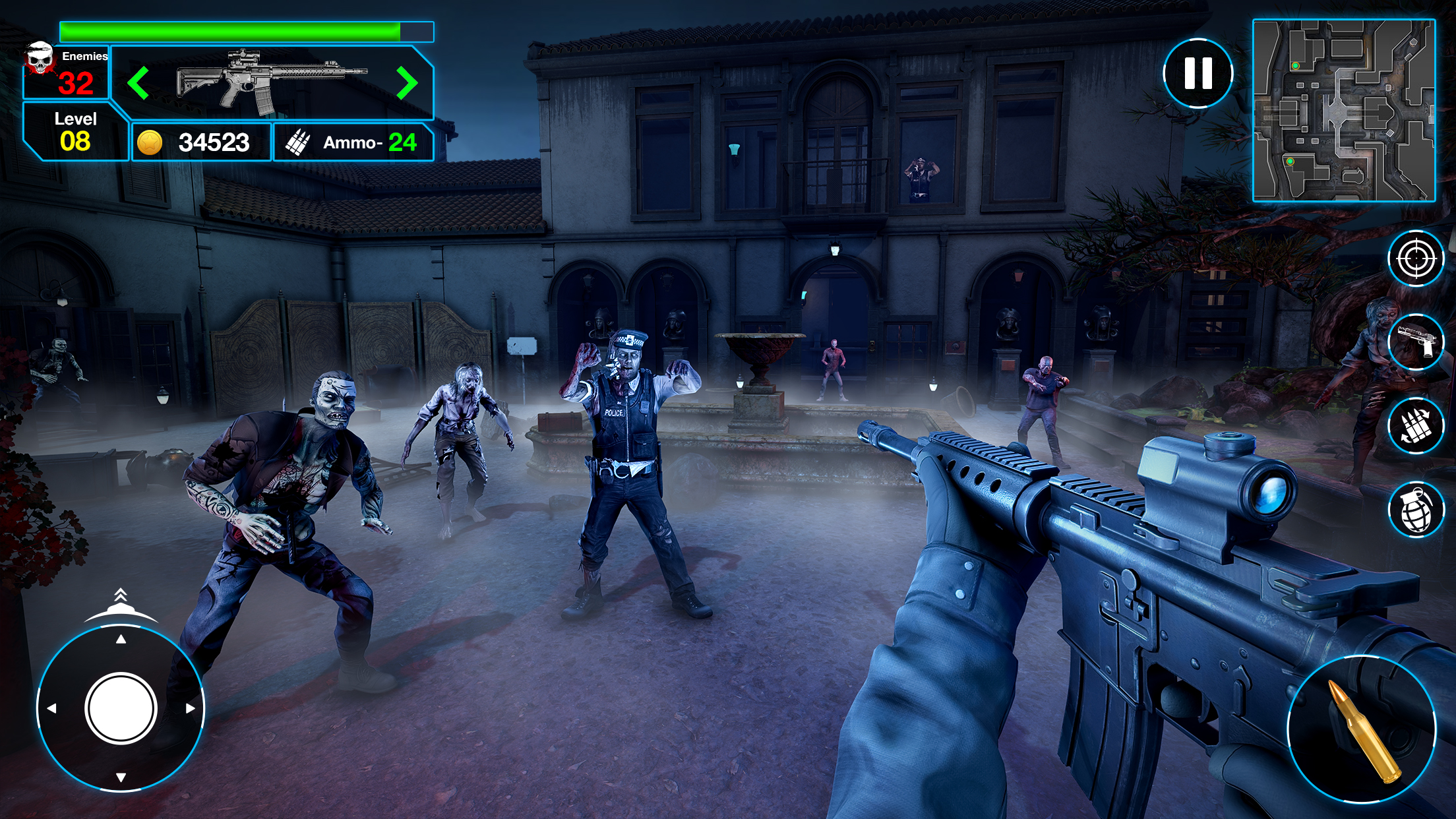Switch to the previous weapon with left arrow
Screen dimensions: 1456x819
point(138,83)
